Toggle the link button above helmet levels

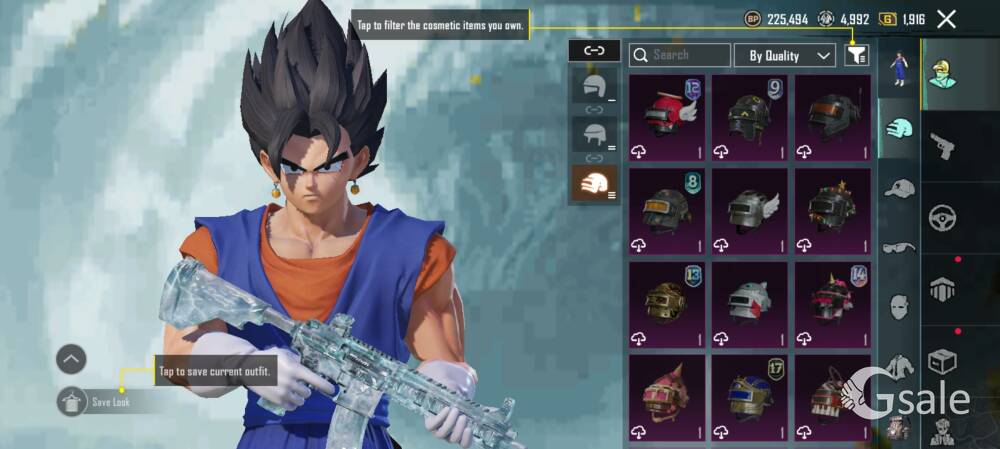click(x=594, y=50)
